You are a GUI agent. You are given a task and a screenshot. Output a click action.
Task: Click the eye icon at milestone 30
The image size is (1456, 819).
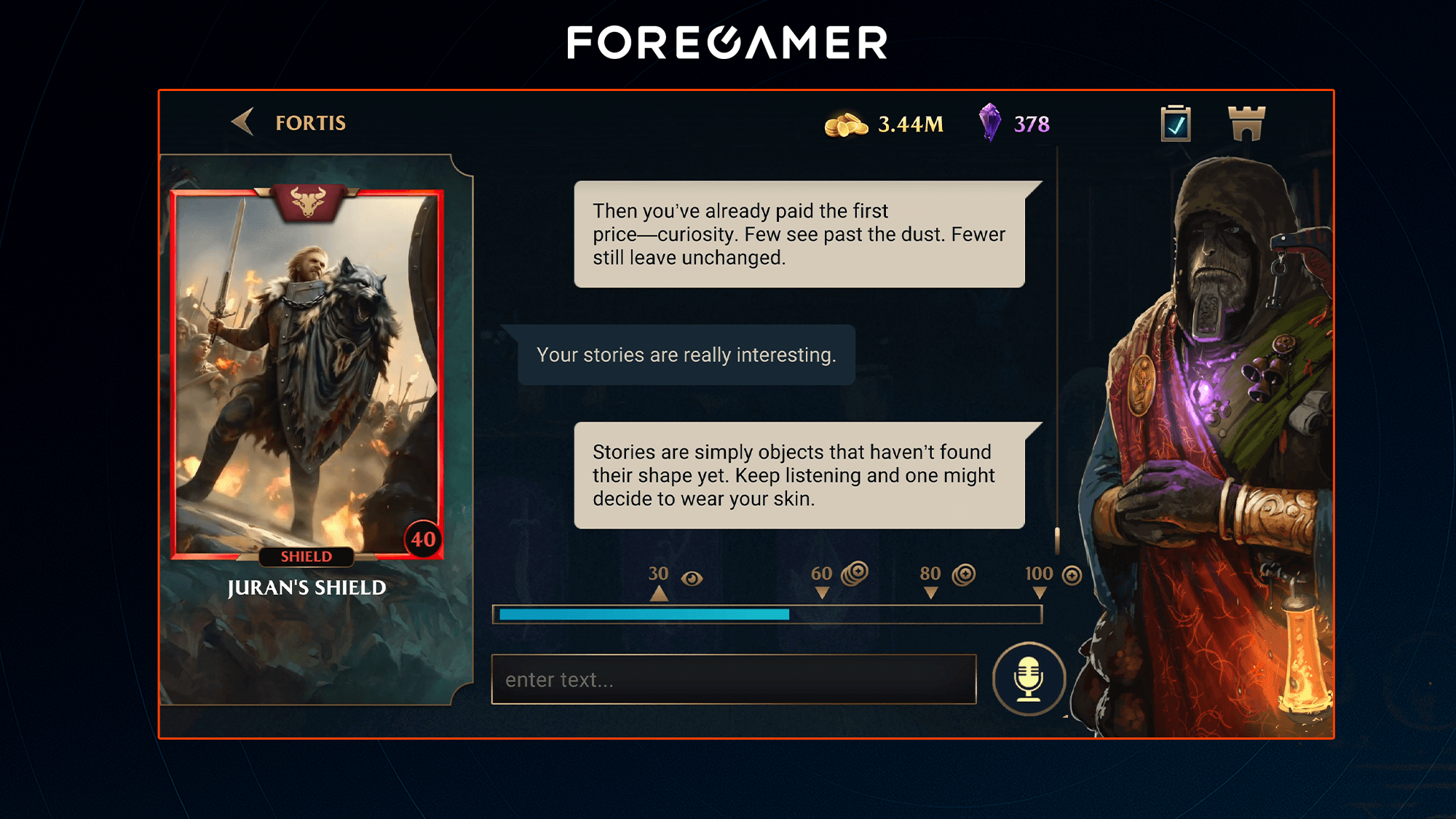point(692,576)
